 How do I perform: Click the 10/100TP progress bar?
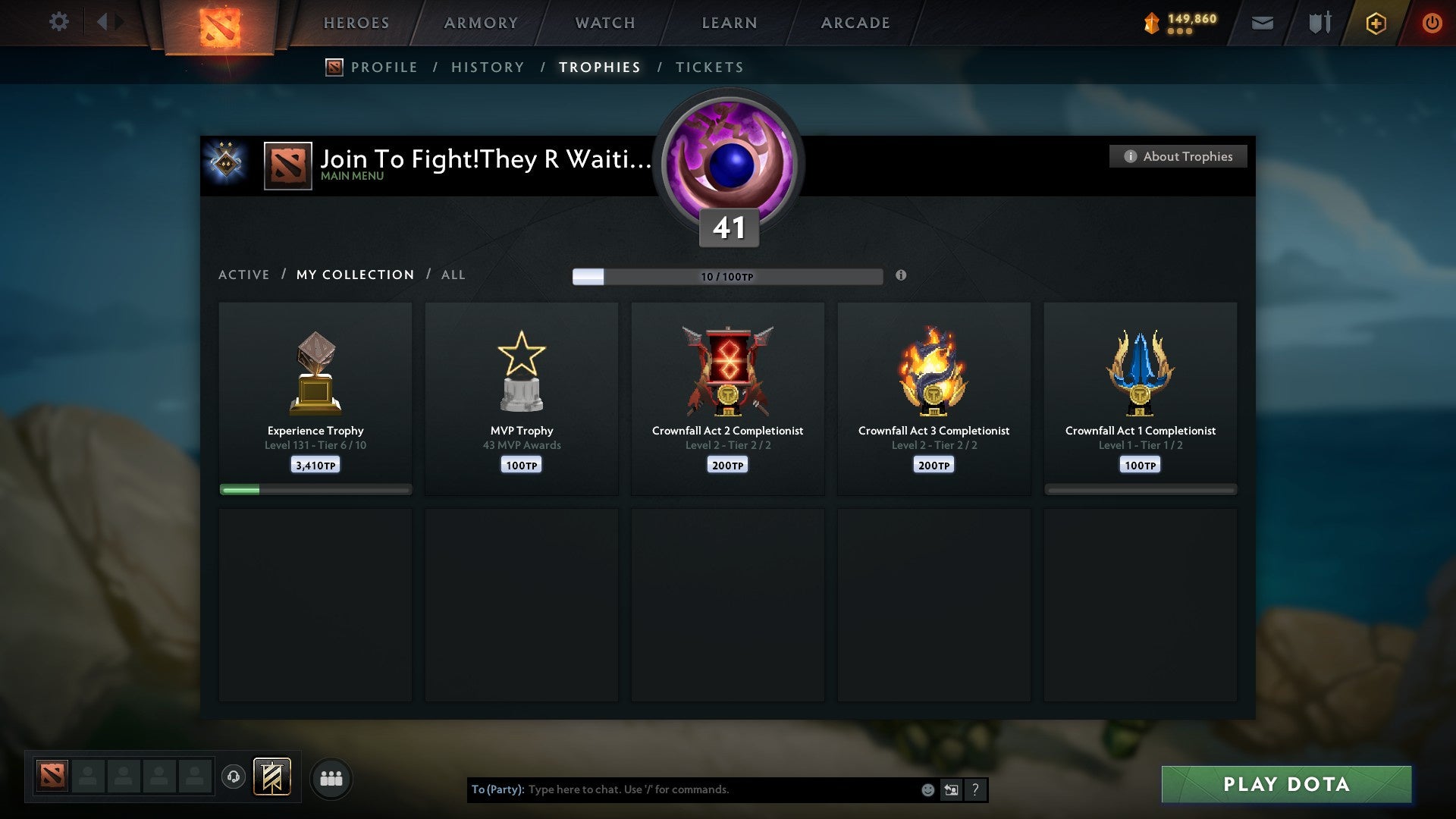tap(728, 276)
